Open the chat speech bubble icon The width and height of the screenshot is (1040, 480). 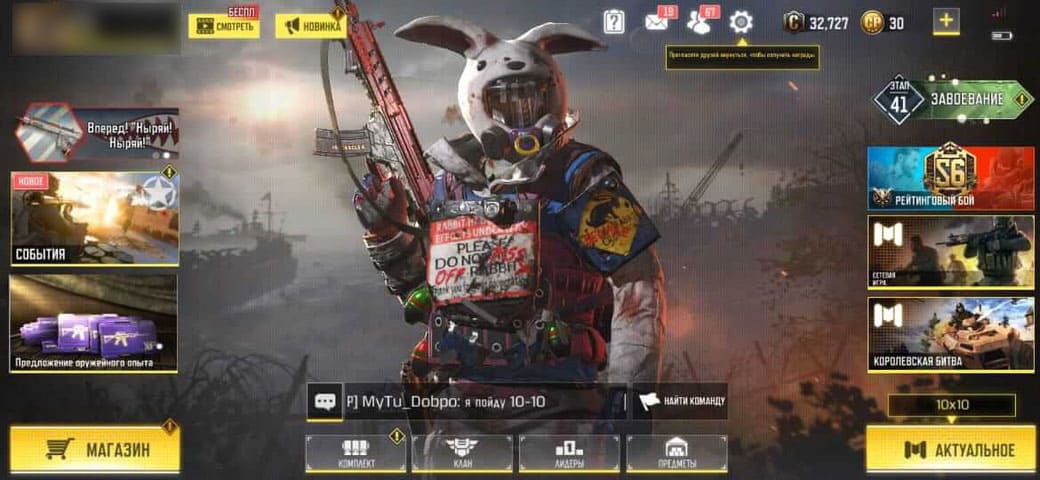pos(325,401)
